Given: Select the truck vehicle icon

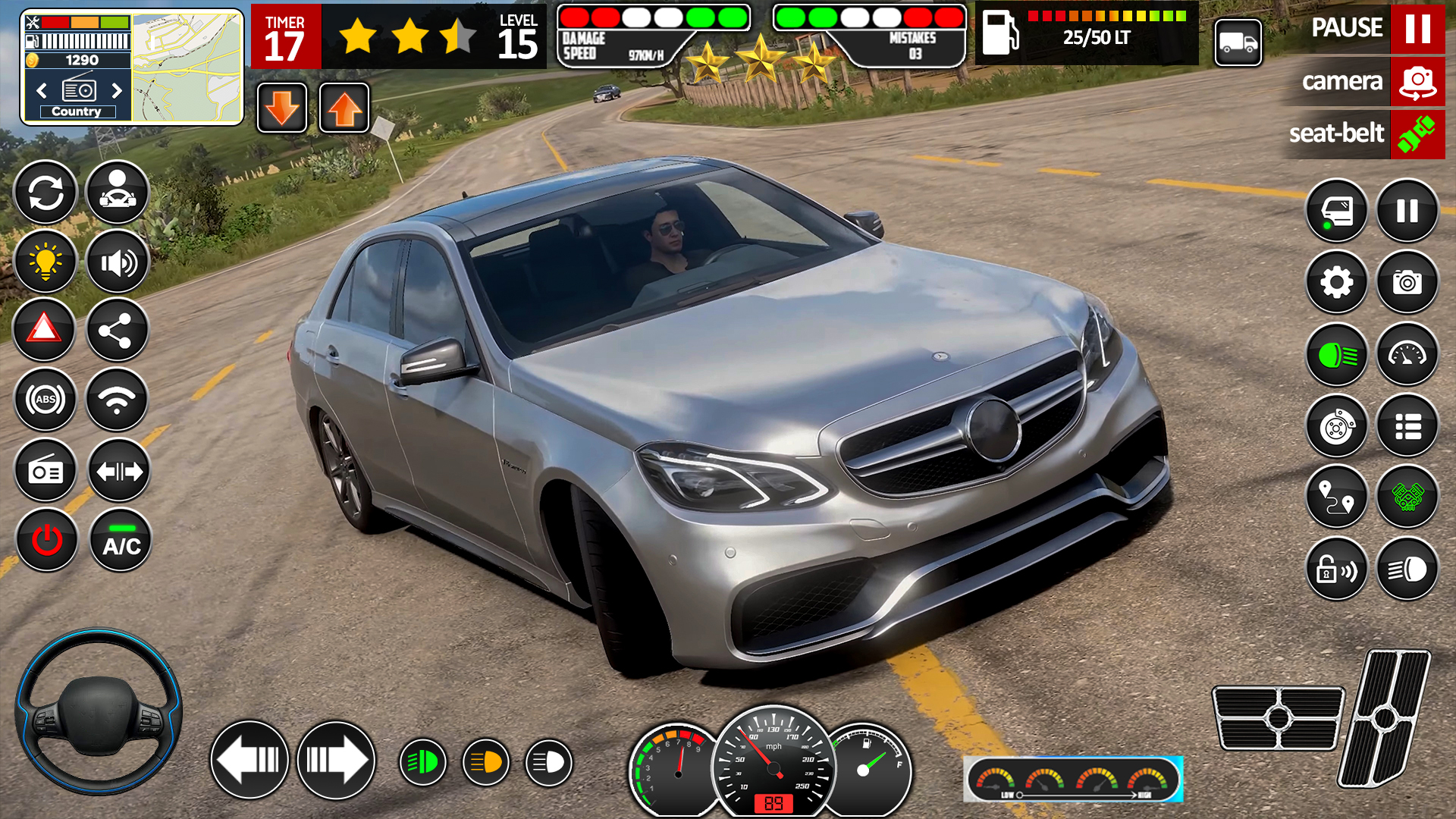Looking at the screenshot, I should [x=1238, y=43].
